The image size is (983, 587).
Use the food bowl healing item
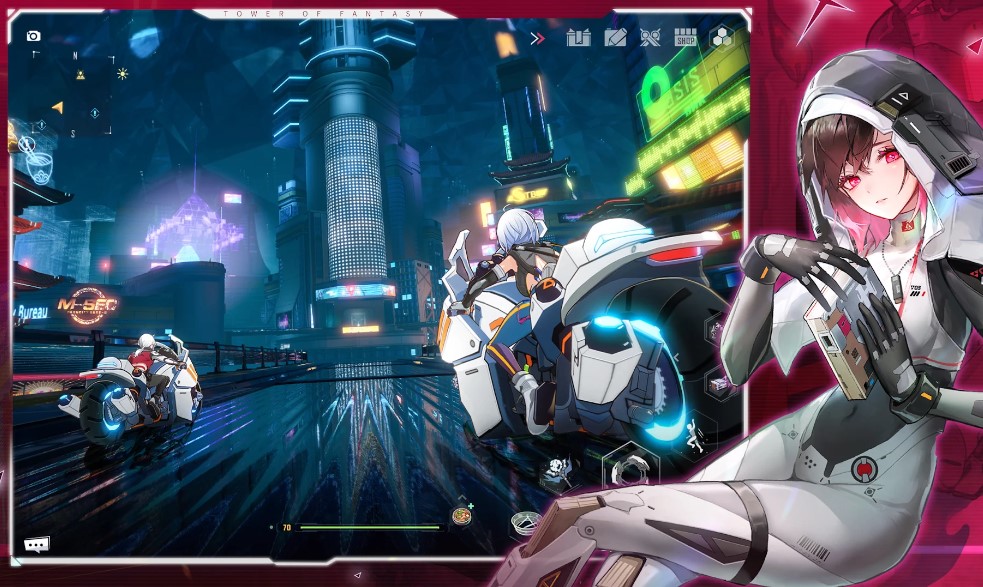pos(462,516)
